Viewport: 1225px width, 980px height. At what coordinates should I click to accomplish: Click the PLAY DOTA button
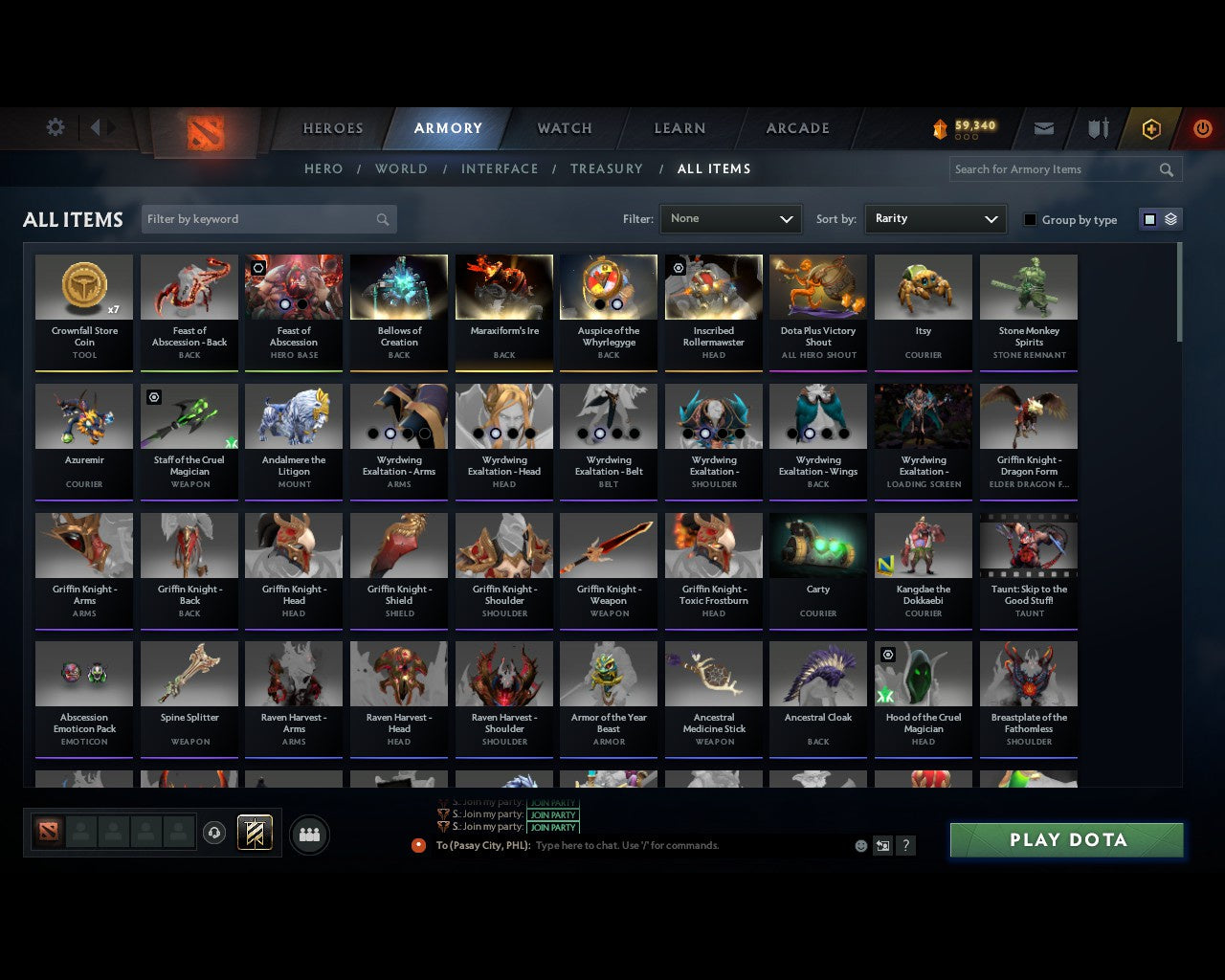(x=1066, y=839)
